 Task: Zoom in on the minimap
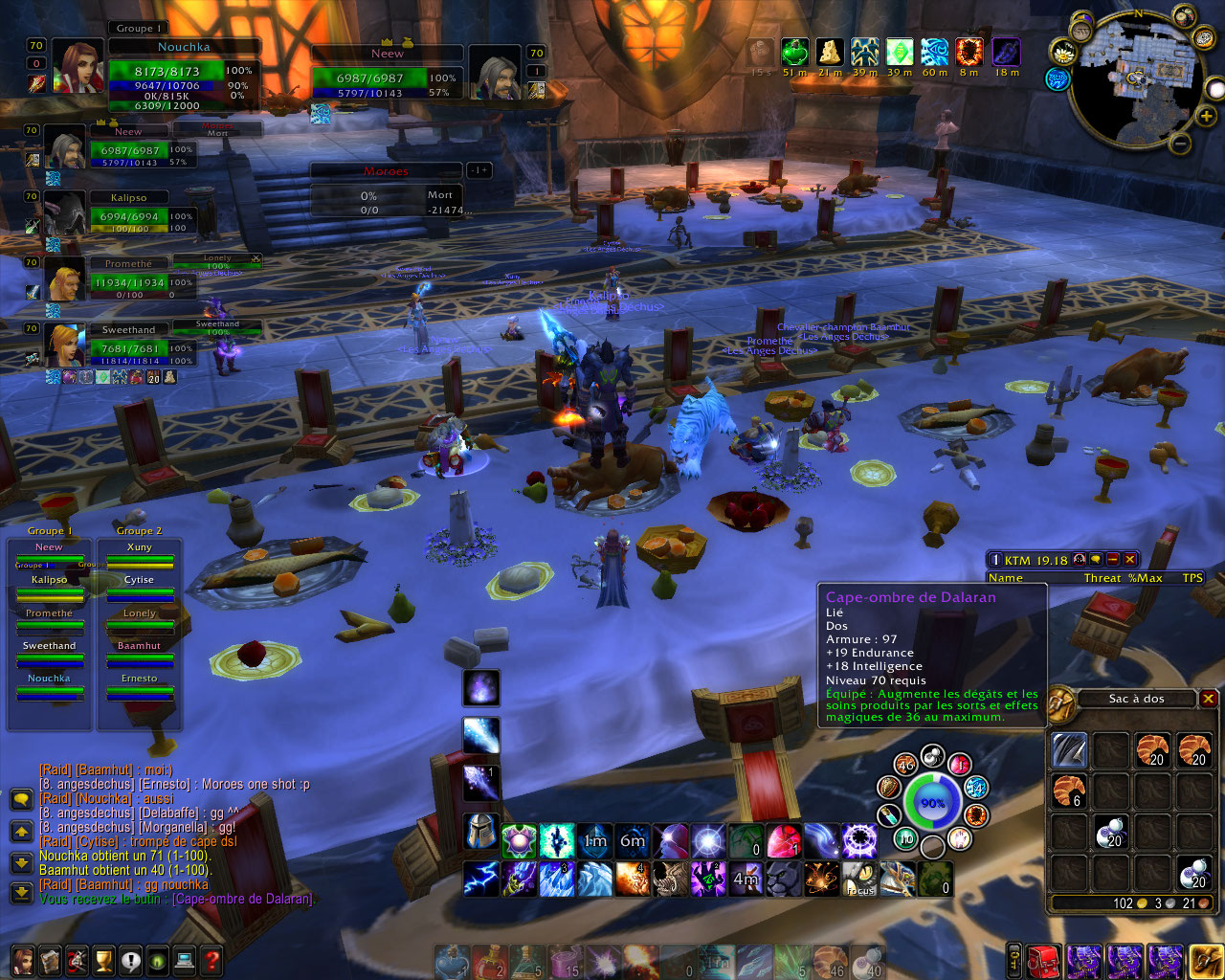tap(1206, 117)
